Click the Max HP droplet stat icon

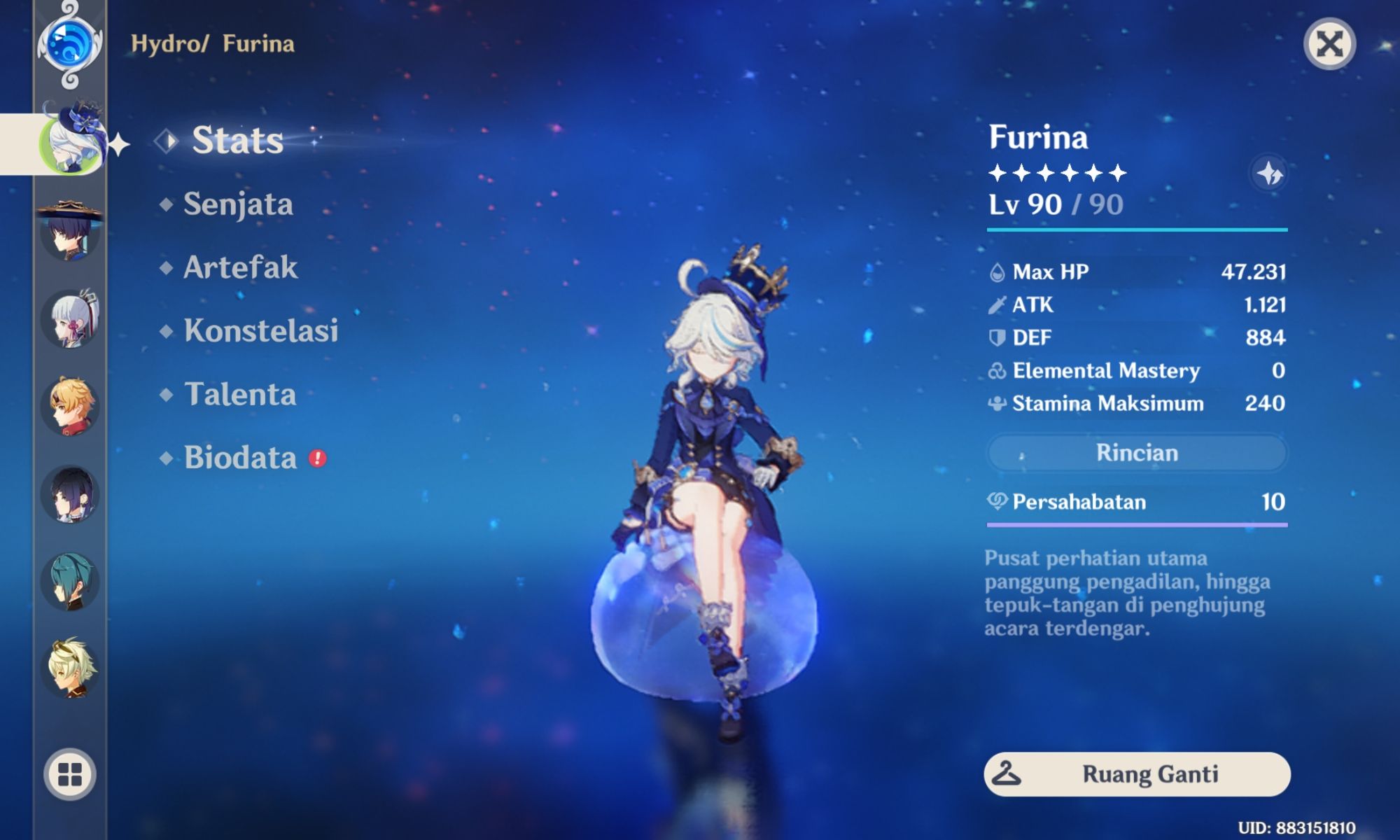pyautogui.click(x=997, y=272)
